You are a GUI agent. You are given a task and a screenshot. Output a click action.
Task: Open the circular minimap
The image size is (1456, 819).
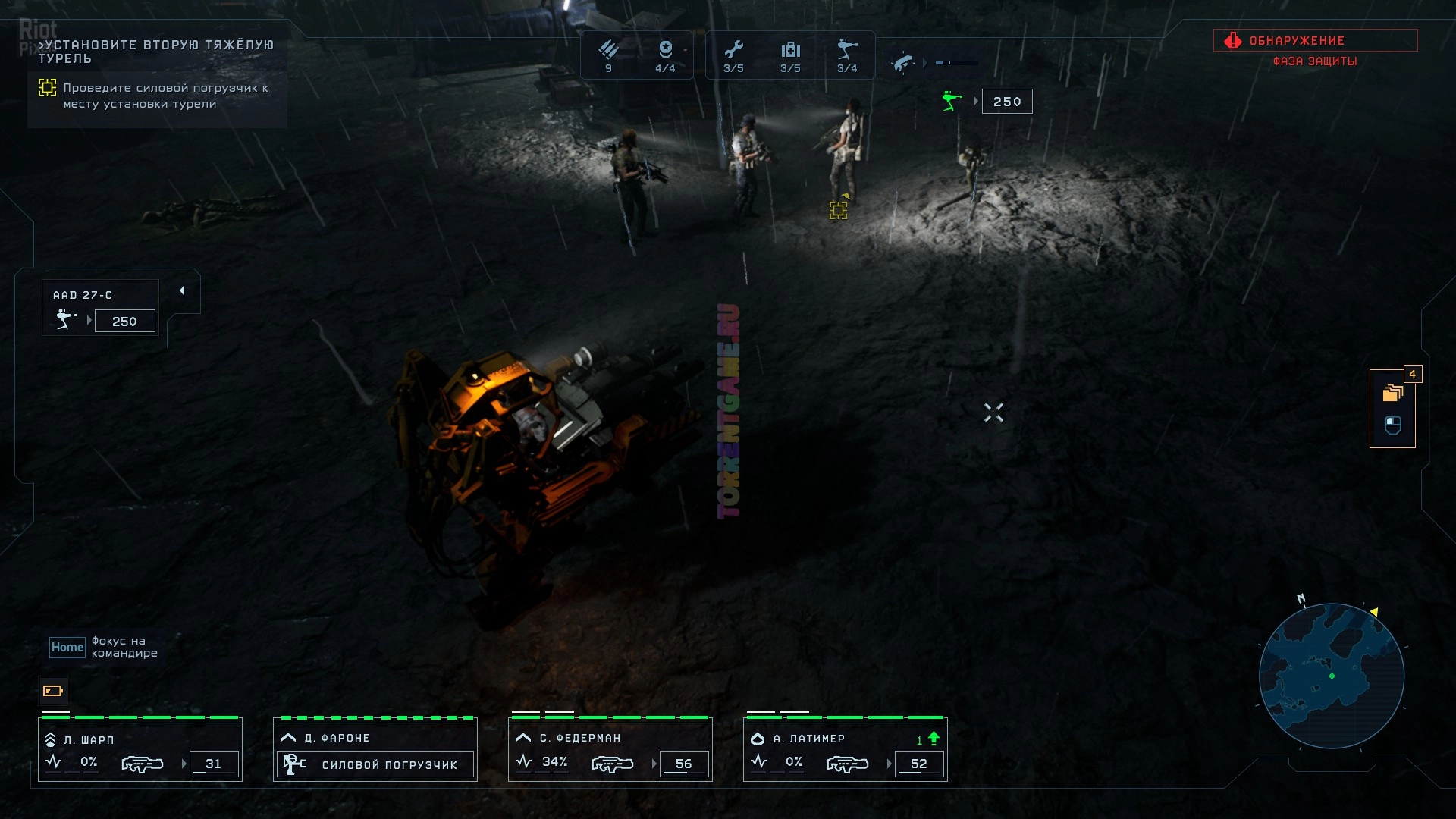[x=1332, y=676]
